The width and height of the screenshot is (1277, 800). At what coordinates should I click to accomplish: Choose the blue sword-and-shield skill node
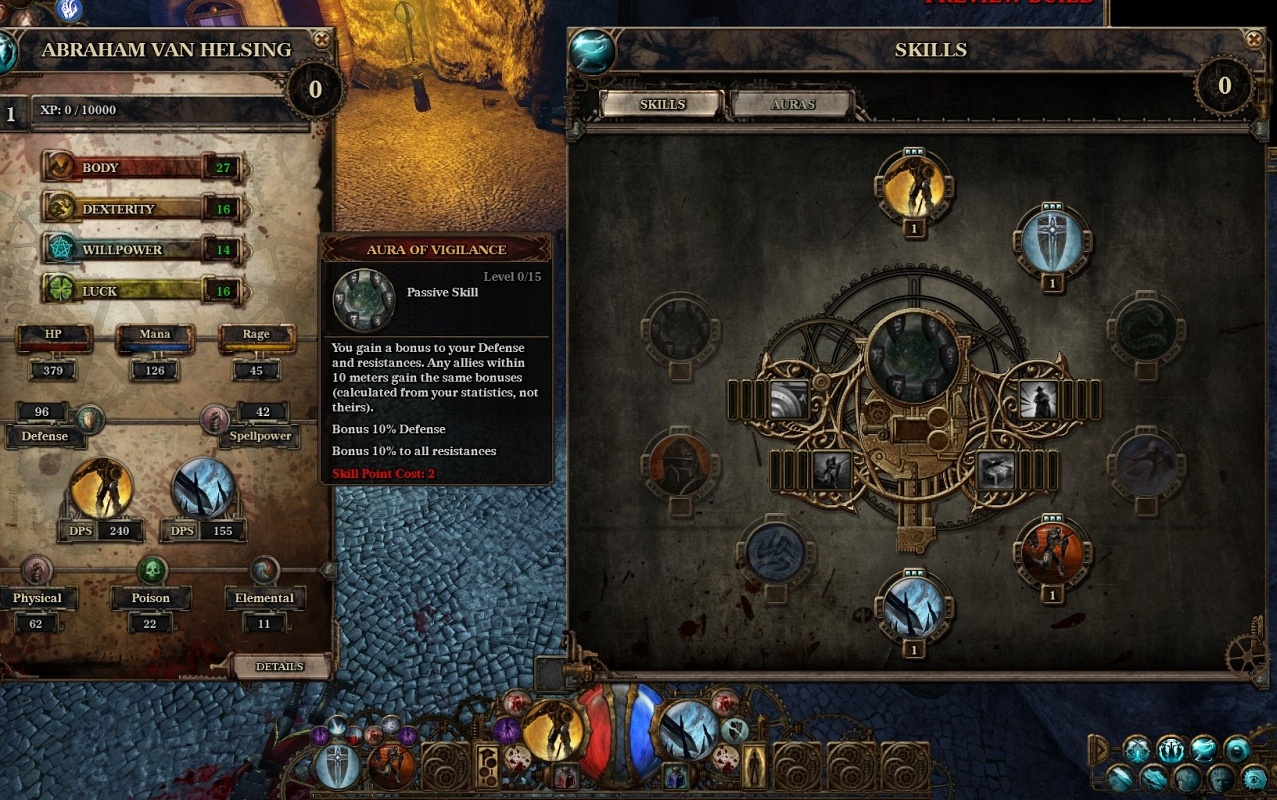click(1052, 242)
